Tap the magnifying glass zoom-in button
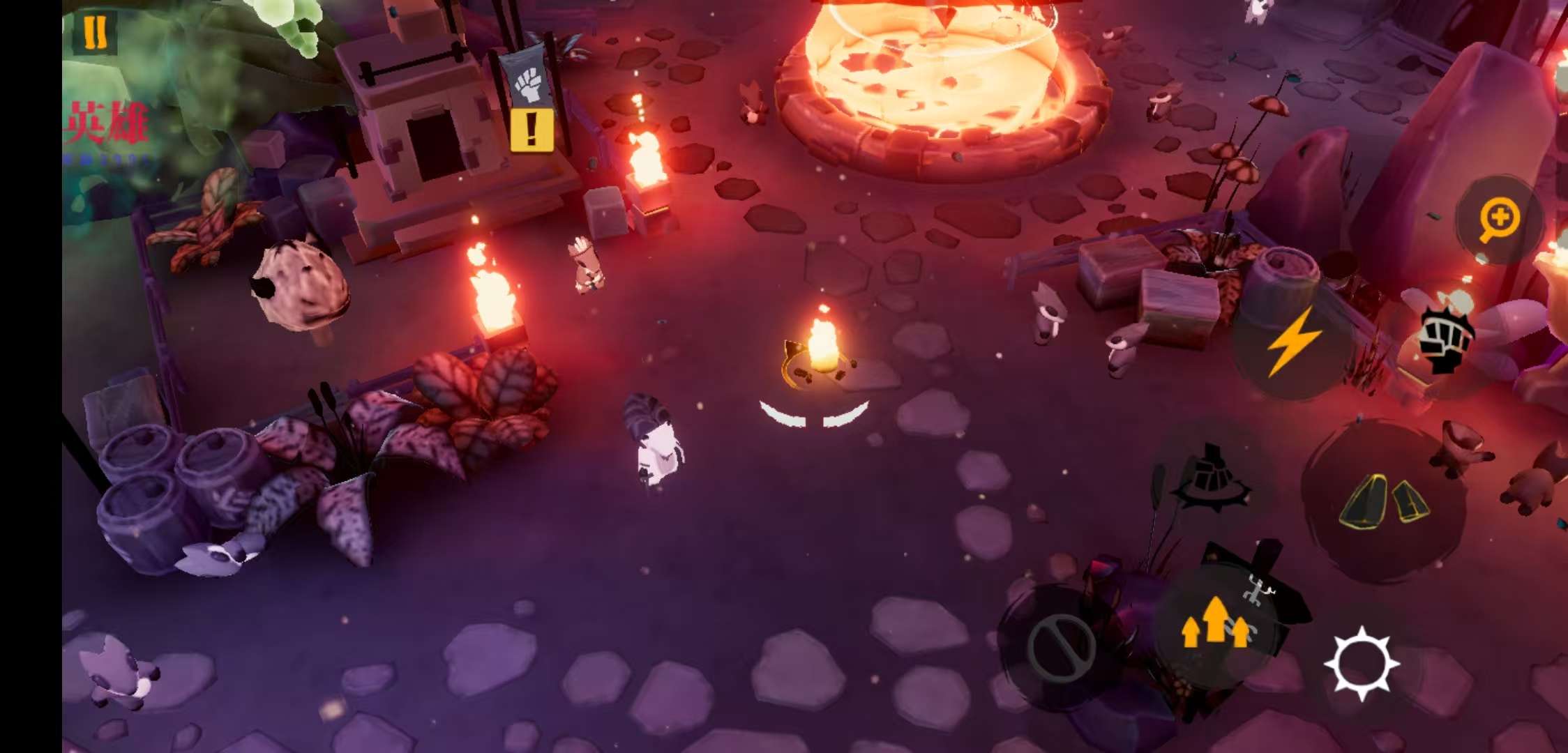Viewport: 1568px width, 753px height. [1500, 219]
